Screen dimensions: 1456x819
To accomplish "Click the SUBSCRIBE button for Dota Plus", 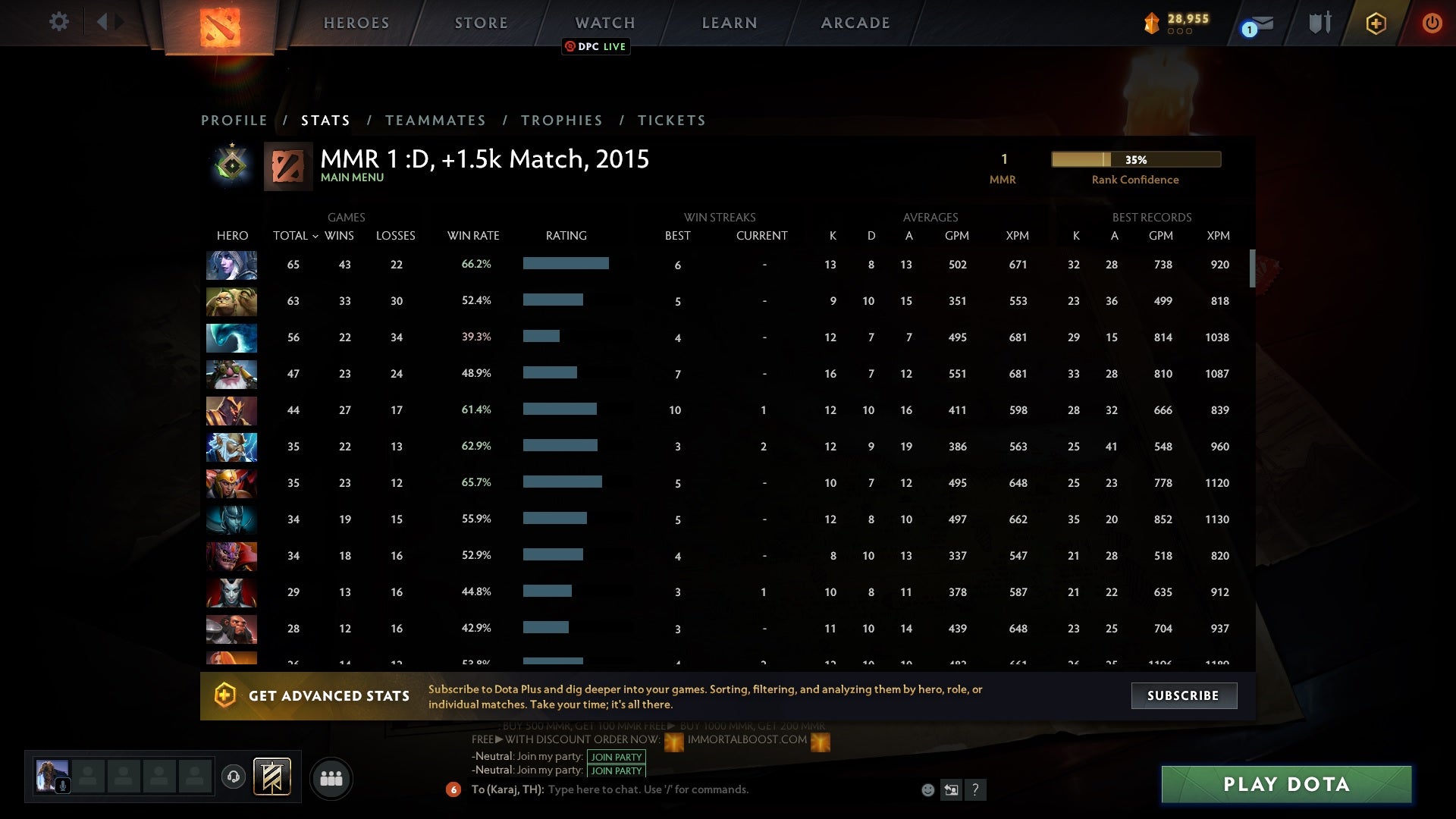I will (1183, 695).
